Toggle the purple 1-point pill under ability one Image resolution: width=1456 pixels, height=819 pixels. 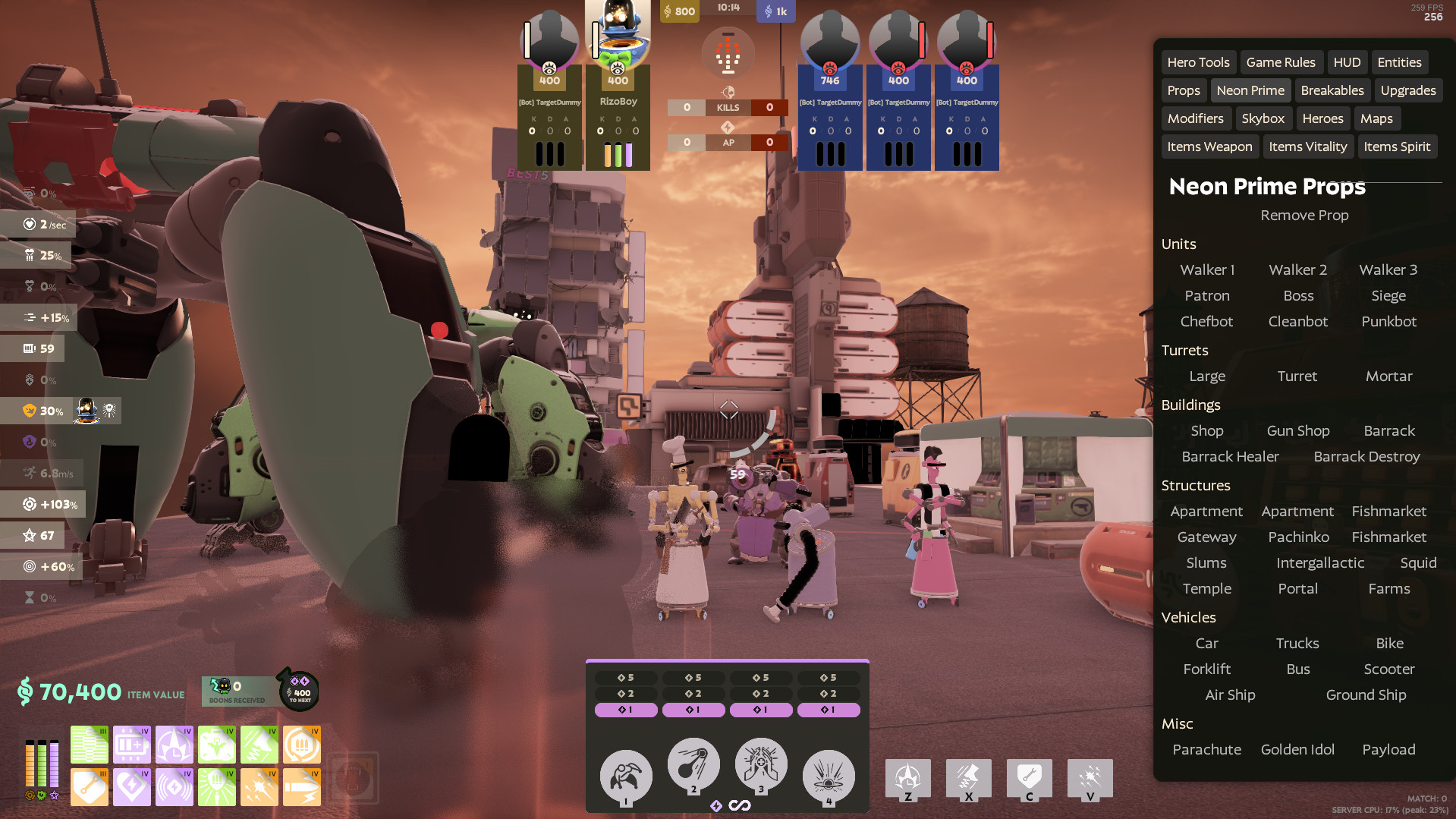626,710
